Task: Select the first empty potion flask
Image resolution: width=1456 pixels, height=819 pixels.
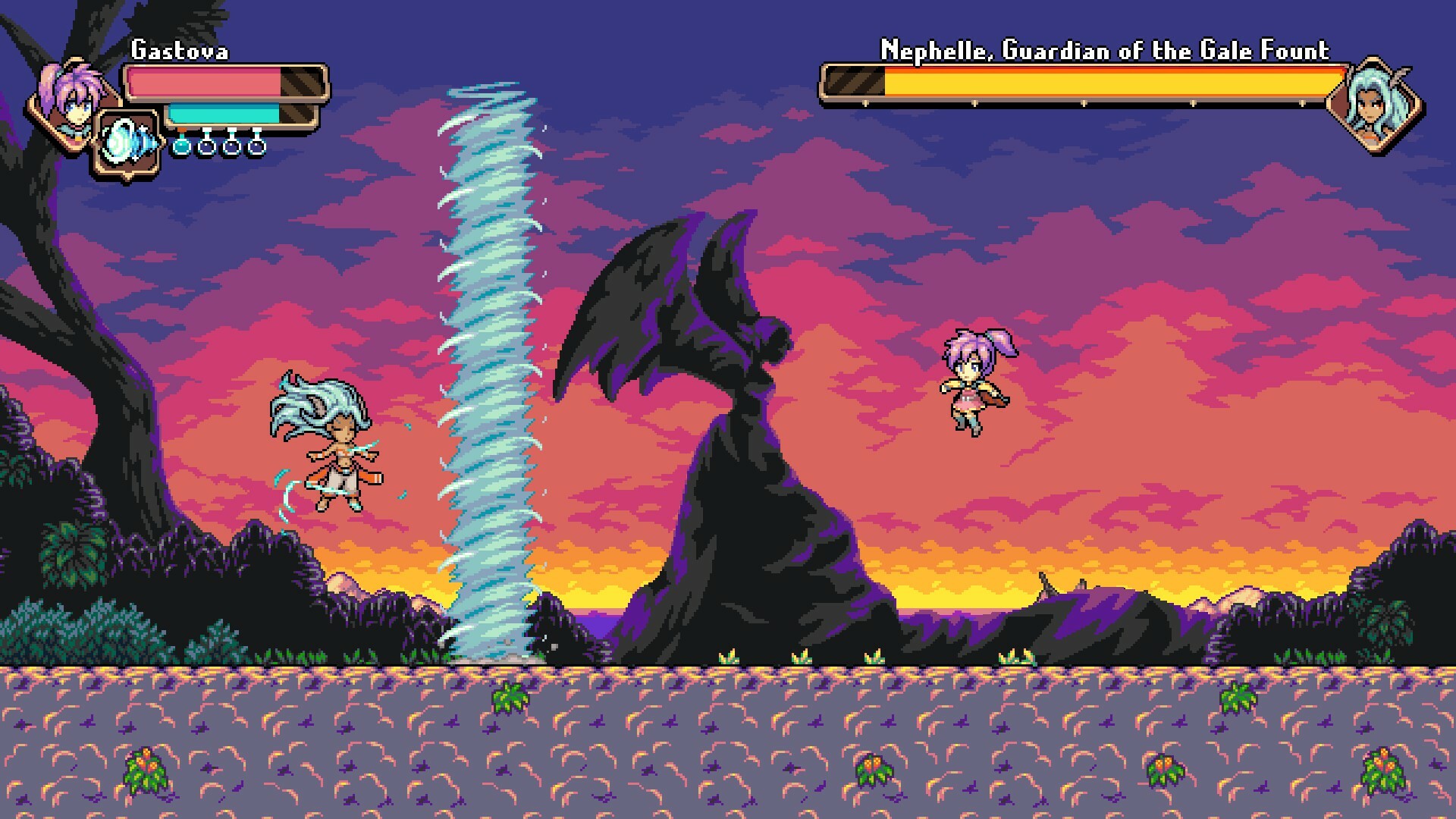Action: [206, 149]
